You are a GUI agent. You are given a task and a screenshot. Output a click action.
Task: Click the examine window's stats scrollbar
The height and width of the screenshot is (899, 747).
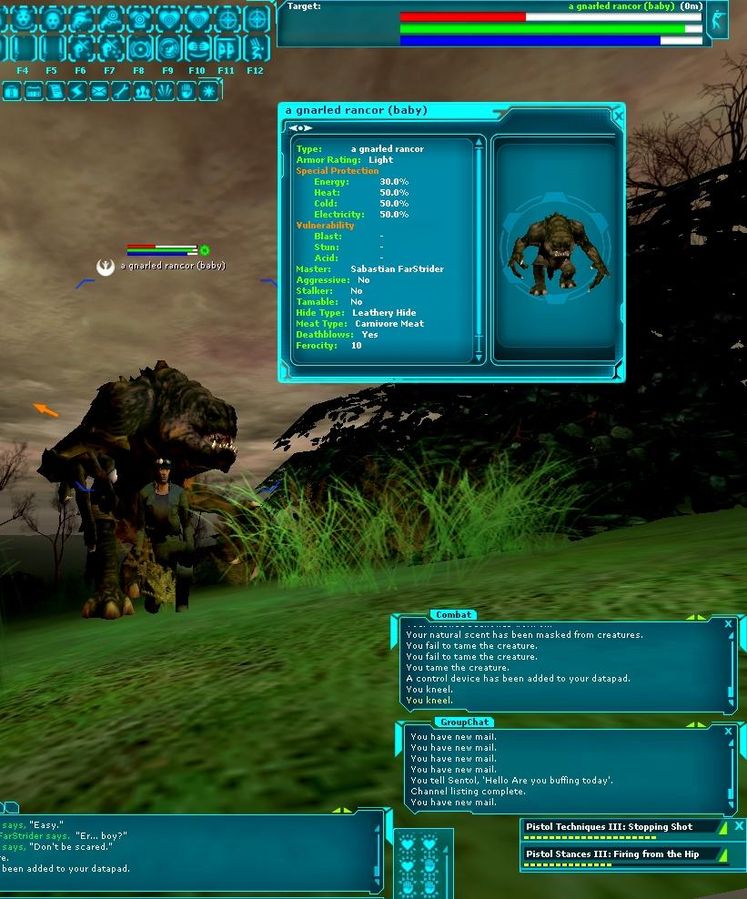click(479, 250)
